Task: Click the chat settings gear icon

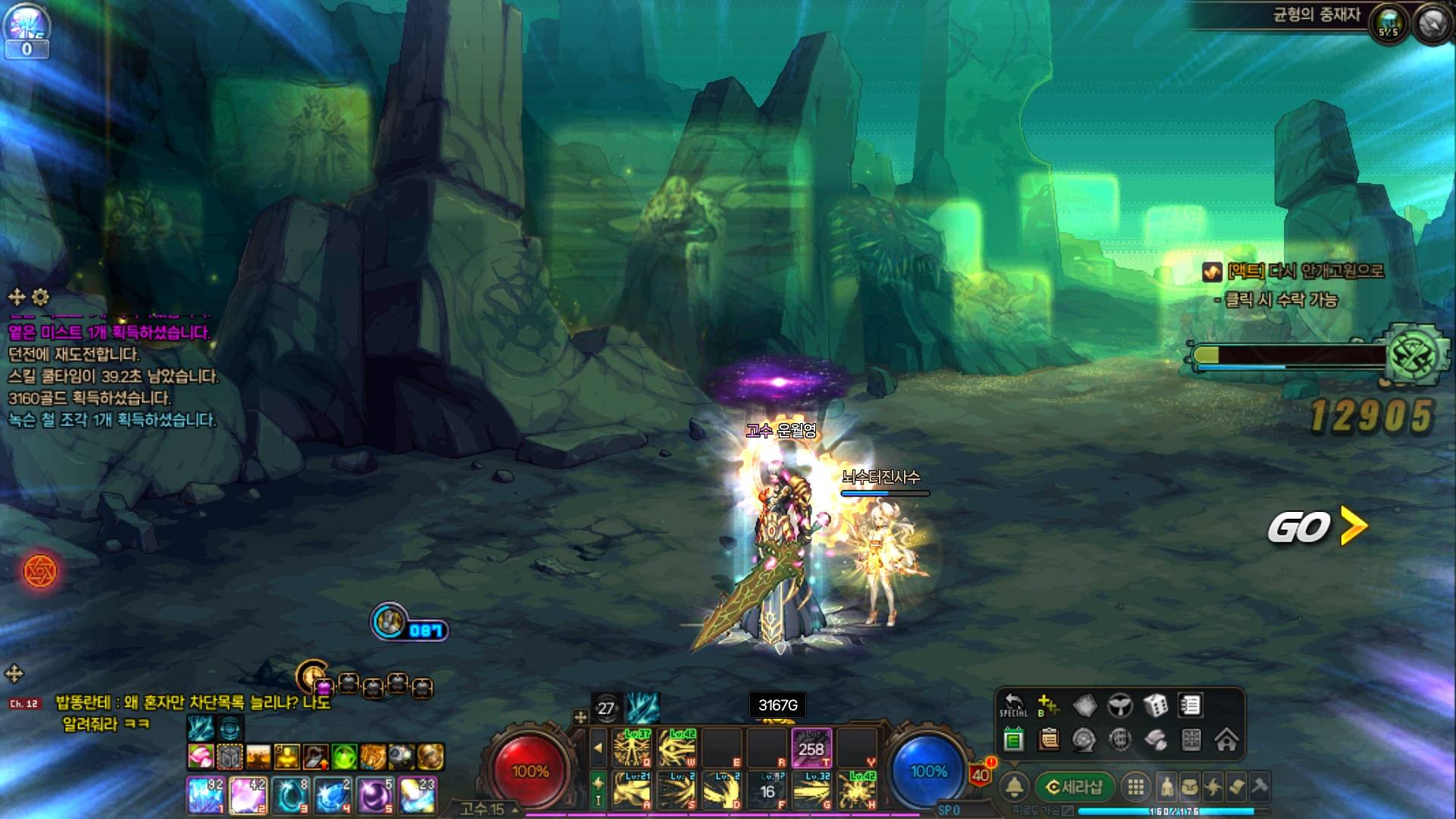Action: (x=41, y=297)
